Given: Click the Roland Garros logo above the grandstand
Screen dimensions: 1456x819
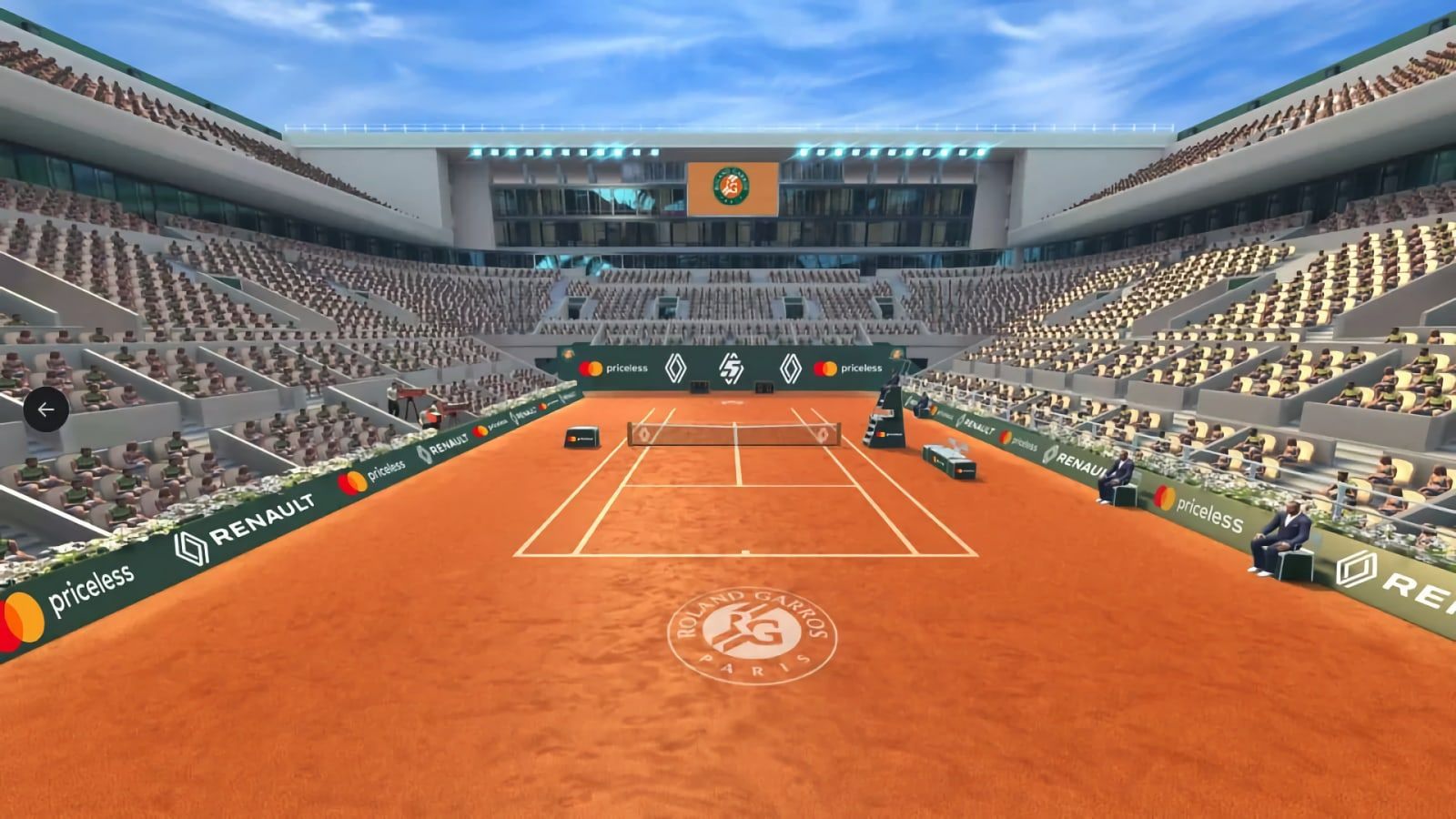Looking at the screenshot, I should tap(733, 182).
